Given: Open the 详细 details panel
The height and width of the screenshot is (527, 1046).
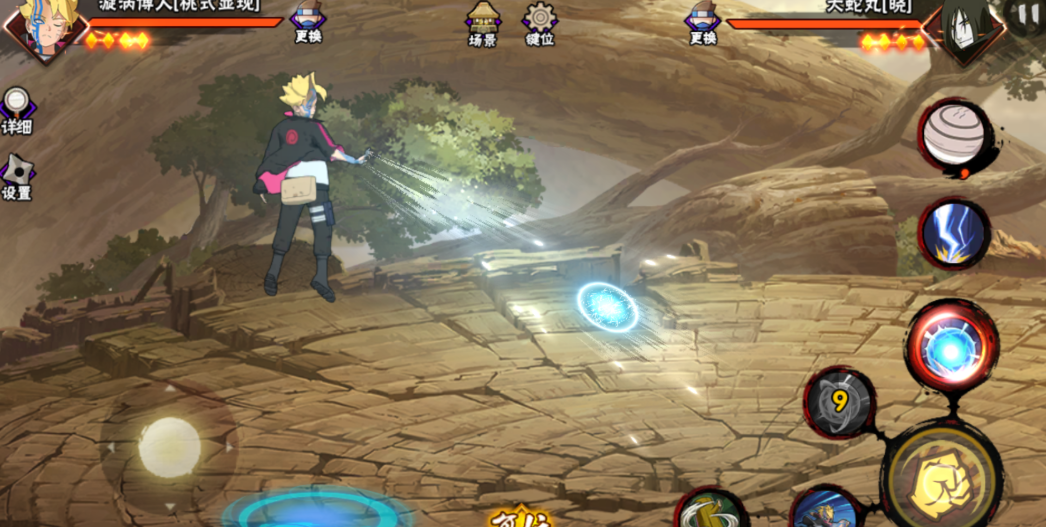Looking at the screenshot, I should 16,110.
